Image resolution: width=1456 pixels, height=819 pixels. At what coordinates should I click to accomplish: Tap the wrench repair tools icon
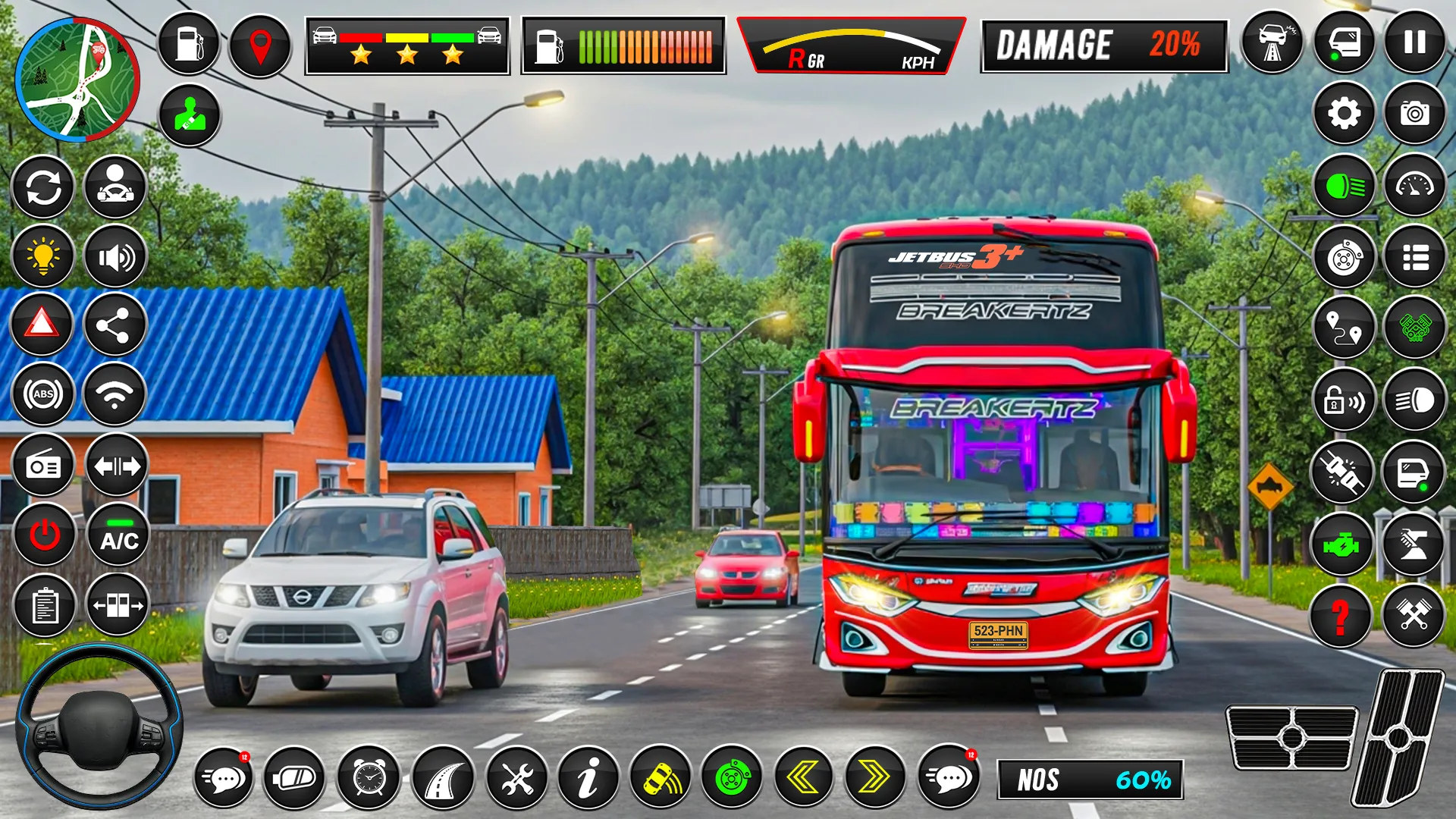[x=516, y=777]
